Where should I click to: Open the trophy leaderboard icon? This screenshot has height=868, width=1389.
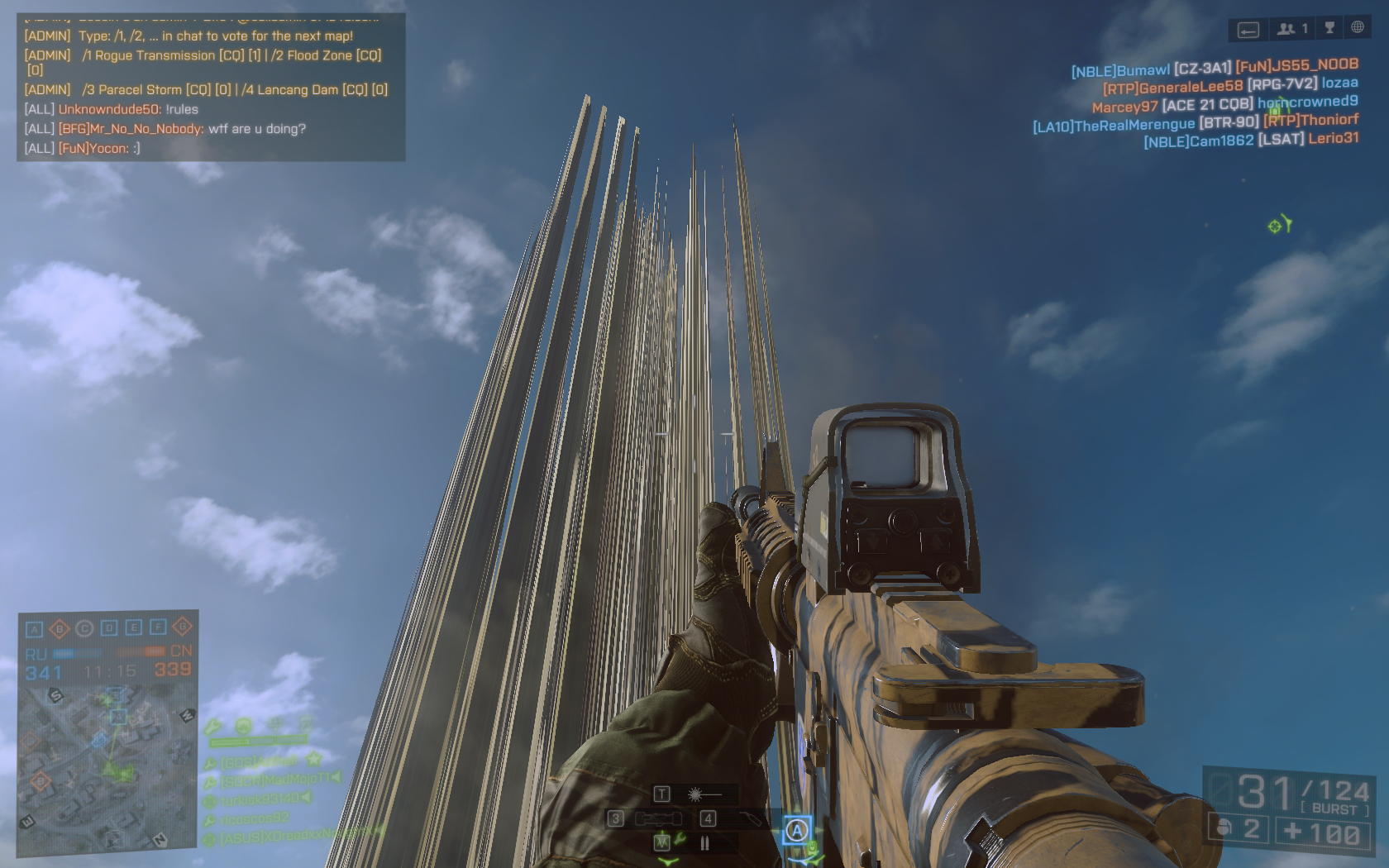pos(1329,28)
